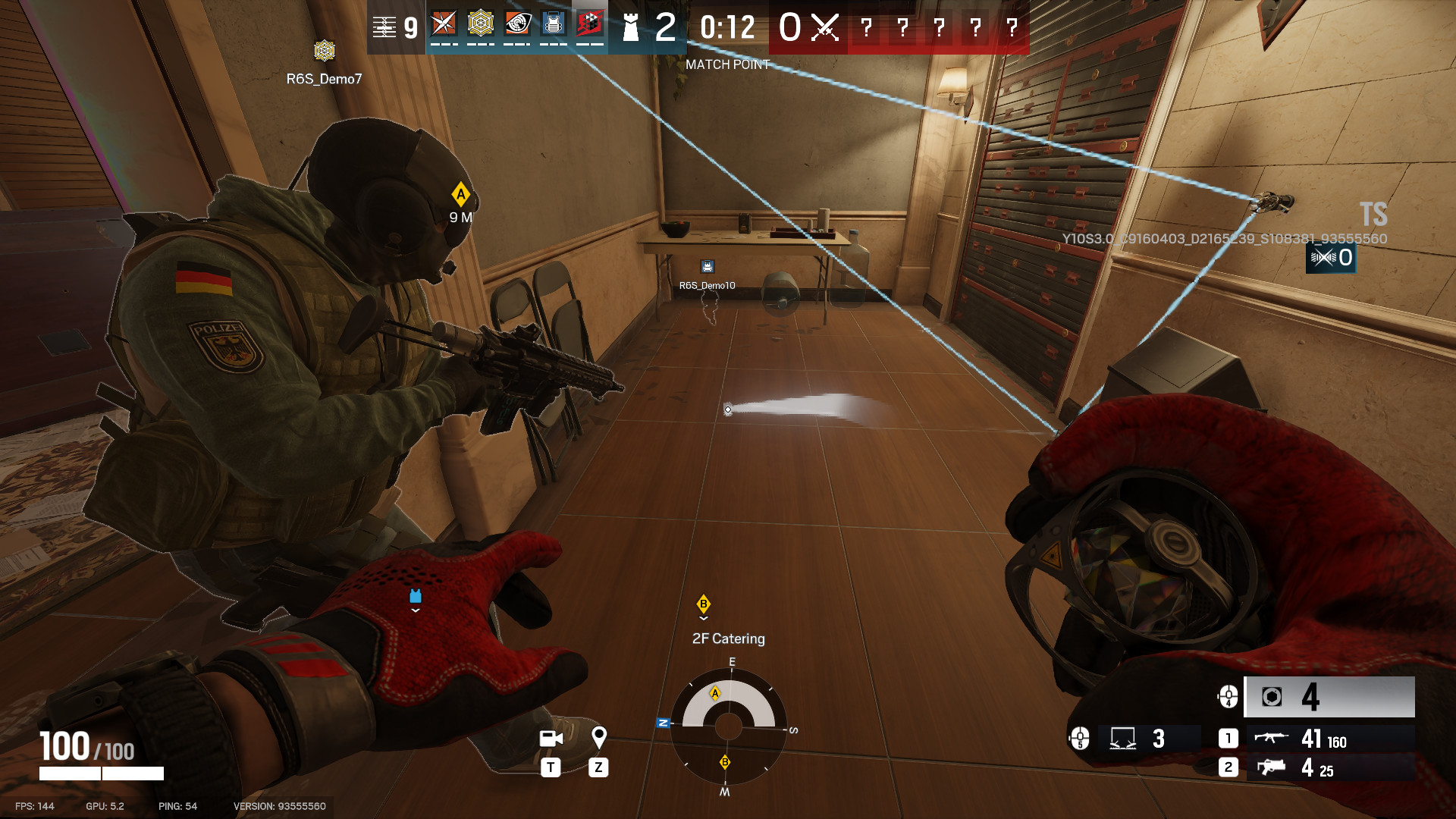This screenshot has width=1456, height=819.
Task: Click the 2F Catering location label
Action: [729, 639]
